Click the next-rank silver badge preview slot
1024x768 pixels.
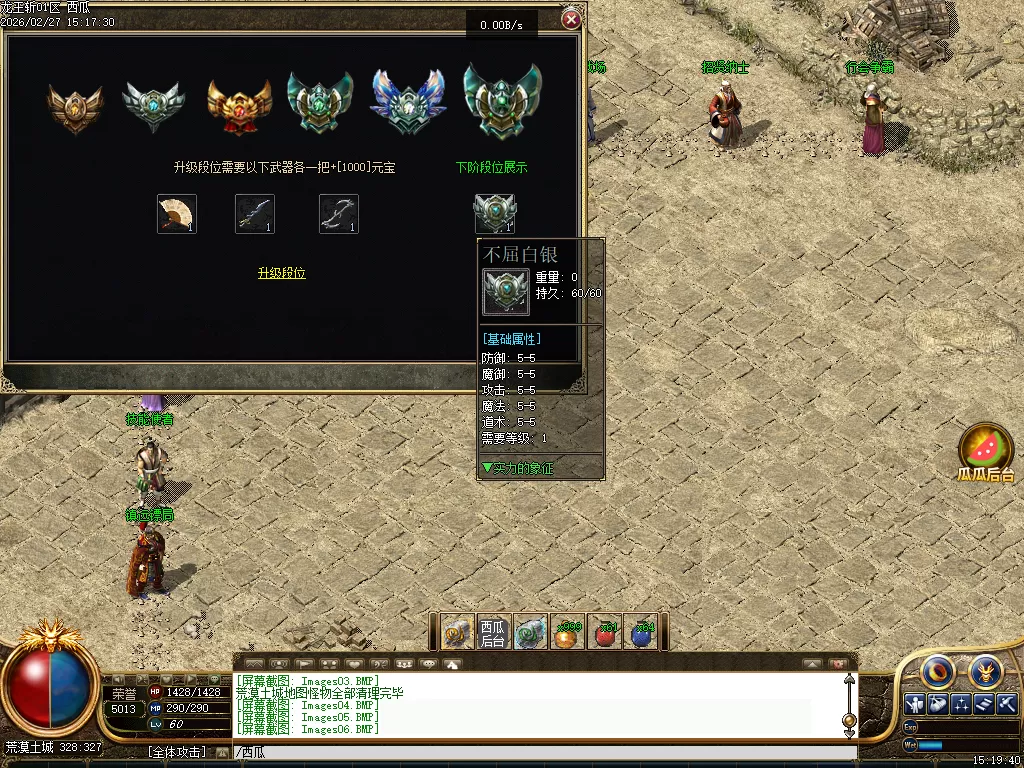tap(494, 214)
